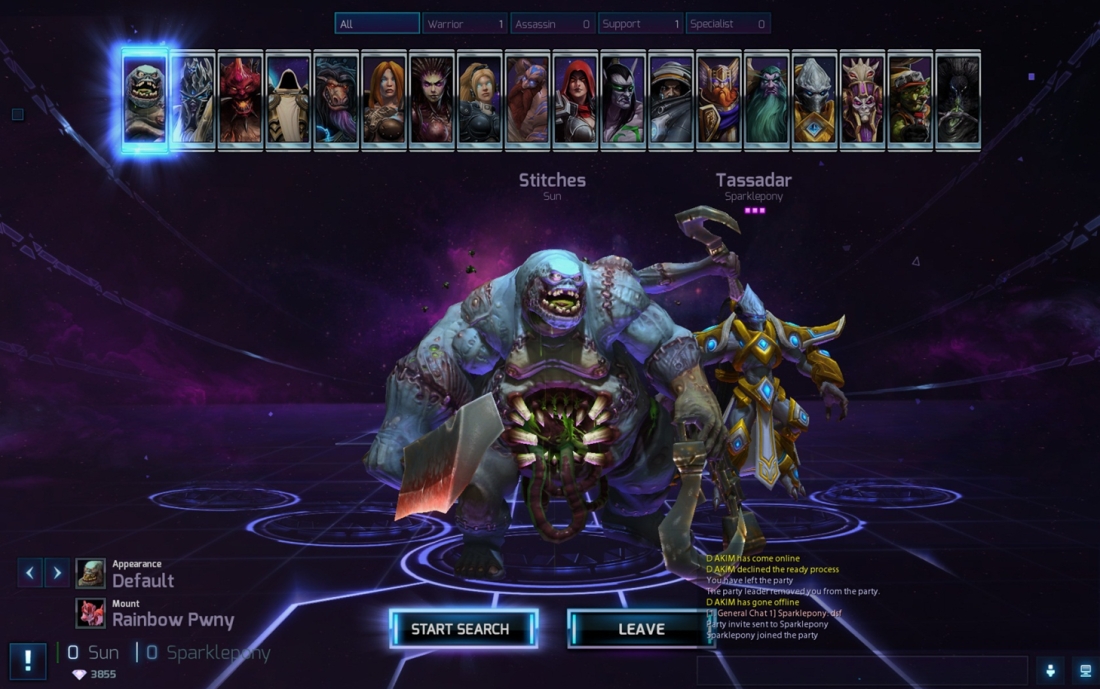Cycle to the next appearance skin
This screenshot has height=689, width=1100.
tap(57, 572)
